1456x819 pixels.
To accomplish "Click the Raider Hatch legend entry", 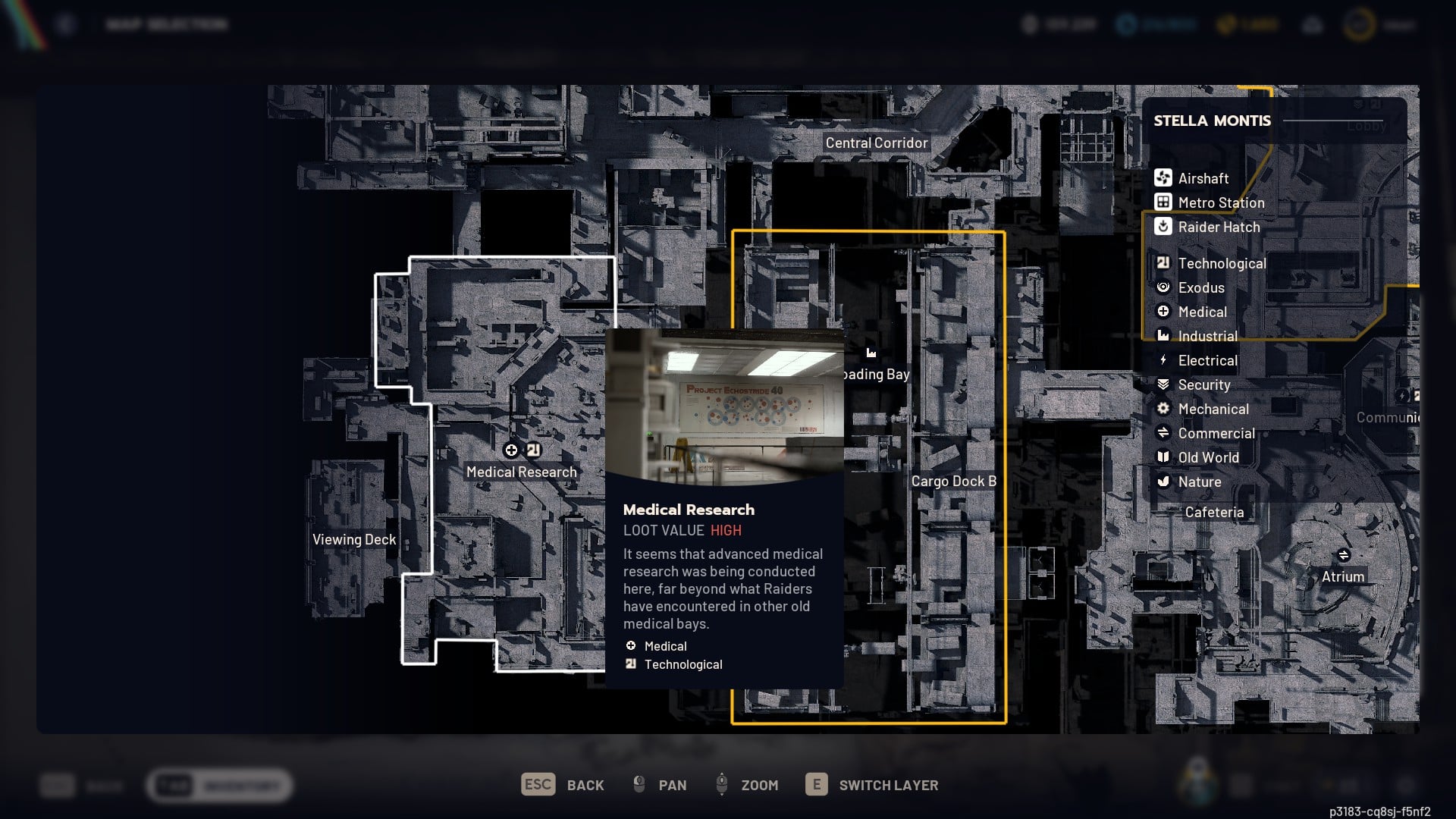I will 1218,227.
